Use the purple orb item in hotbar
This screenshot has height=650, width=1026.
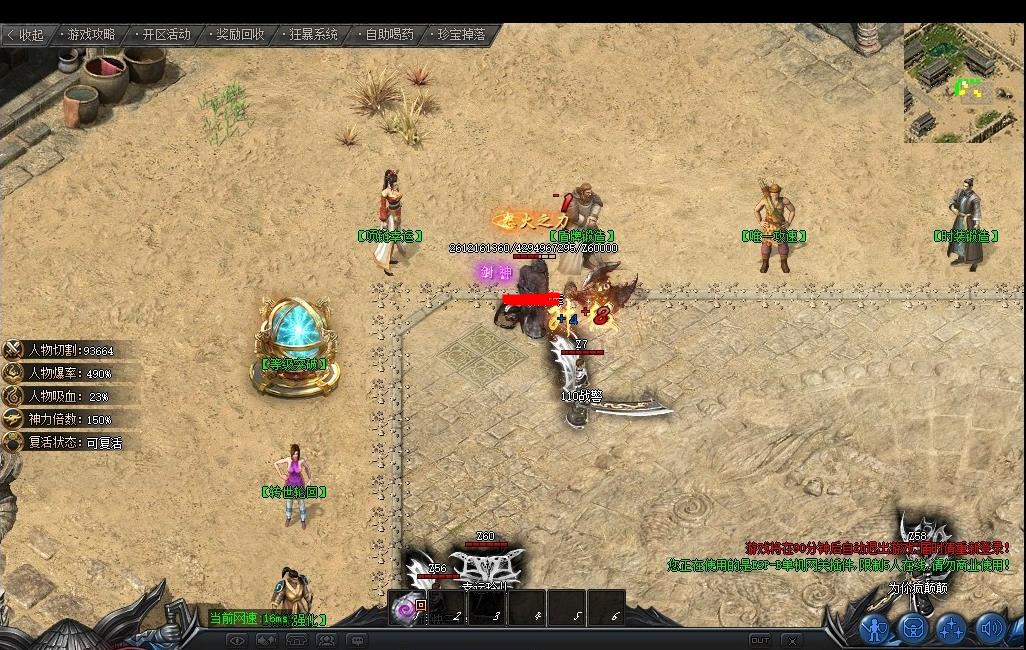[x=407, y=607]
